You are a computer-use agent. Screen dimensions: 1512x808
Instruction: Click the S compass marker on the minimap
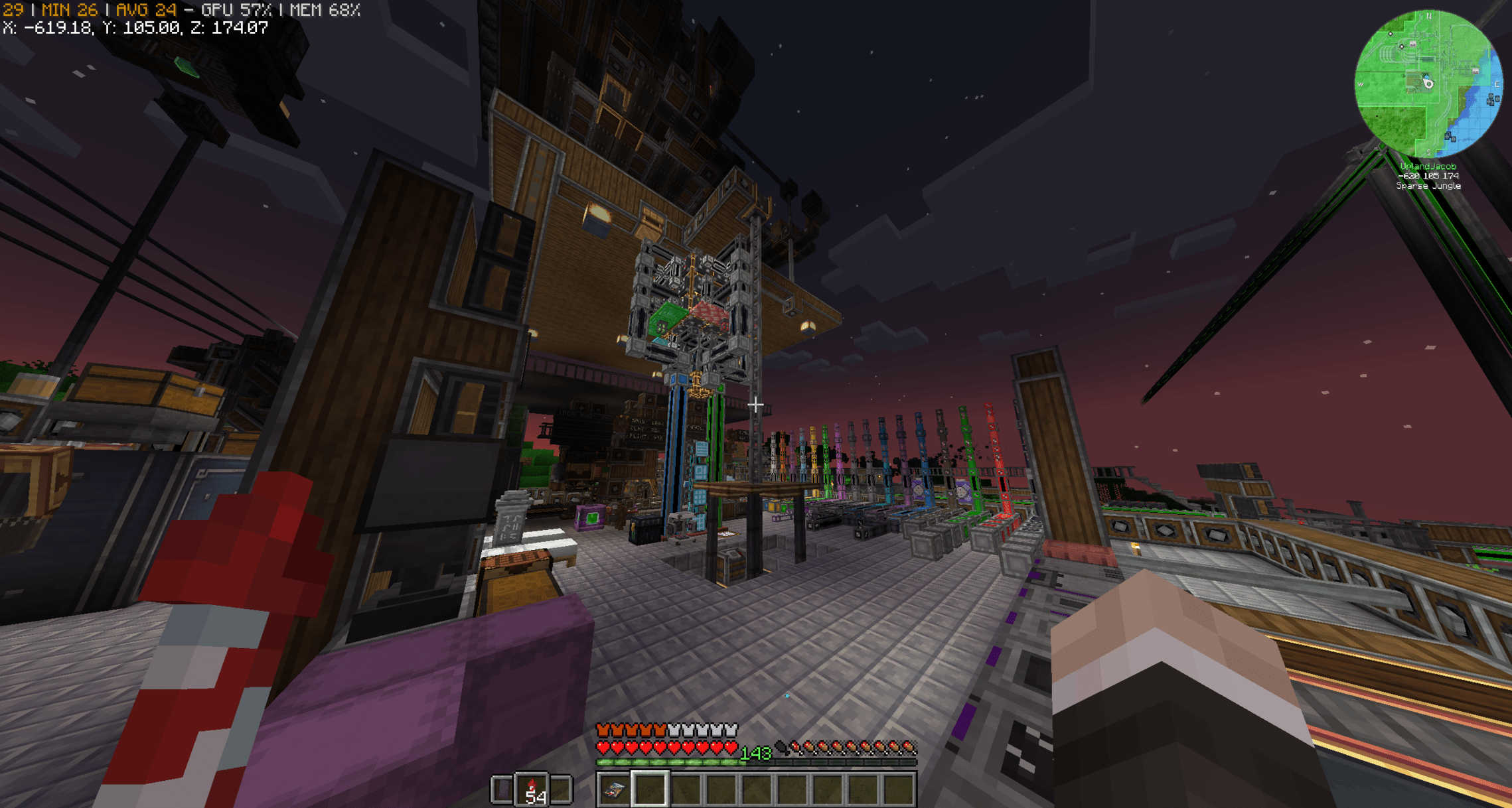(1428, 153)
